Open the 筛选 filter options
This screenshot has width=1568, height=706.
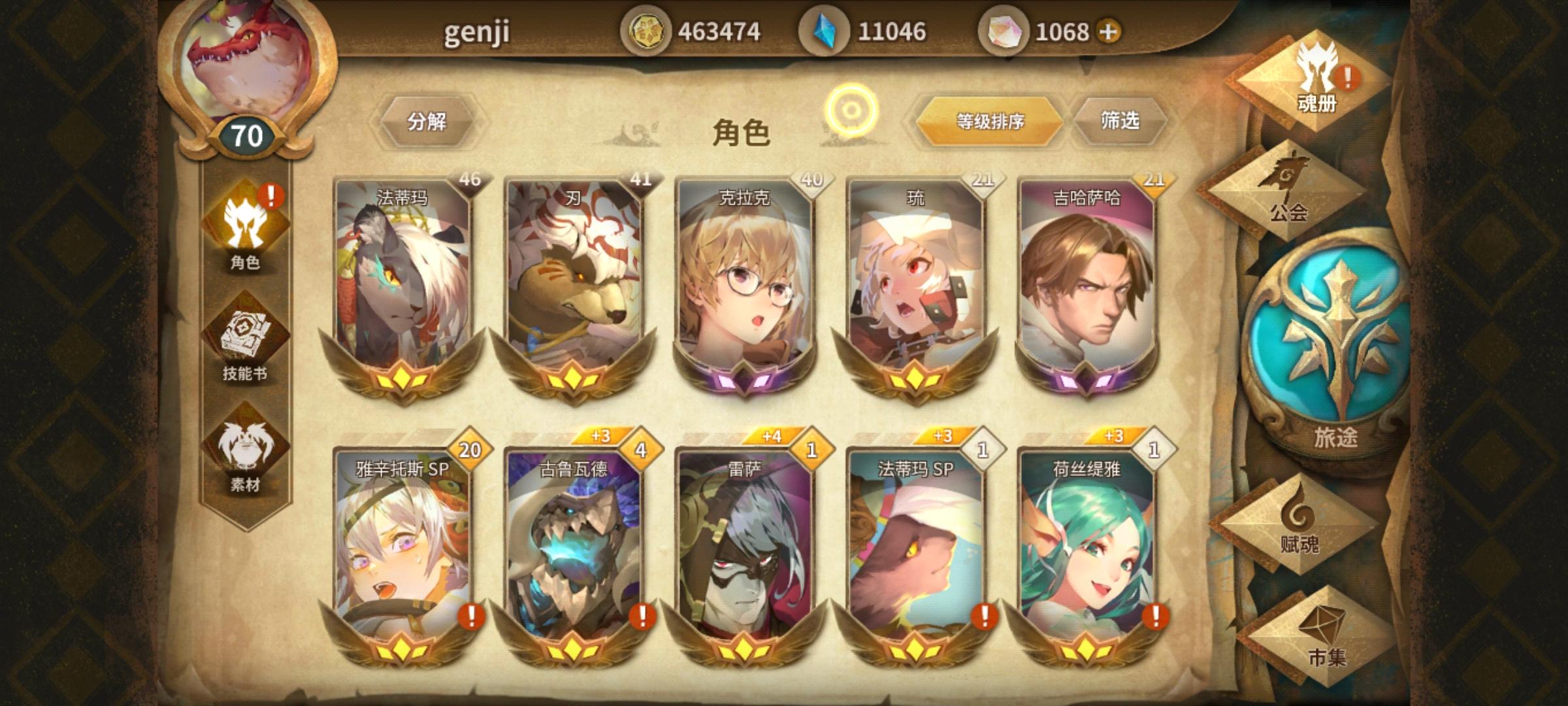[1124, 121]
